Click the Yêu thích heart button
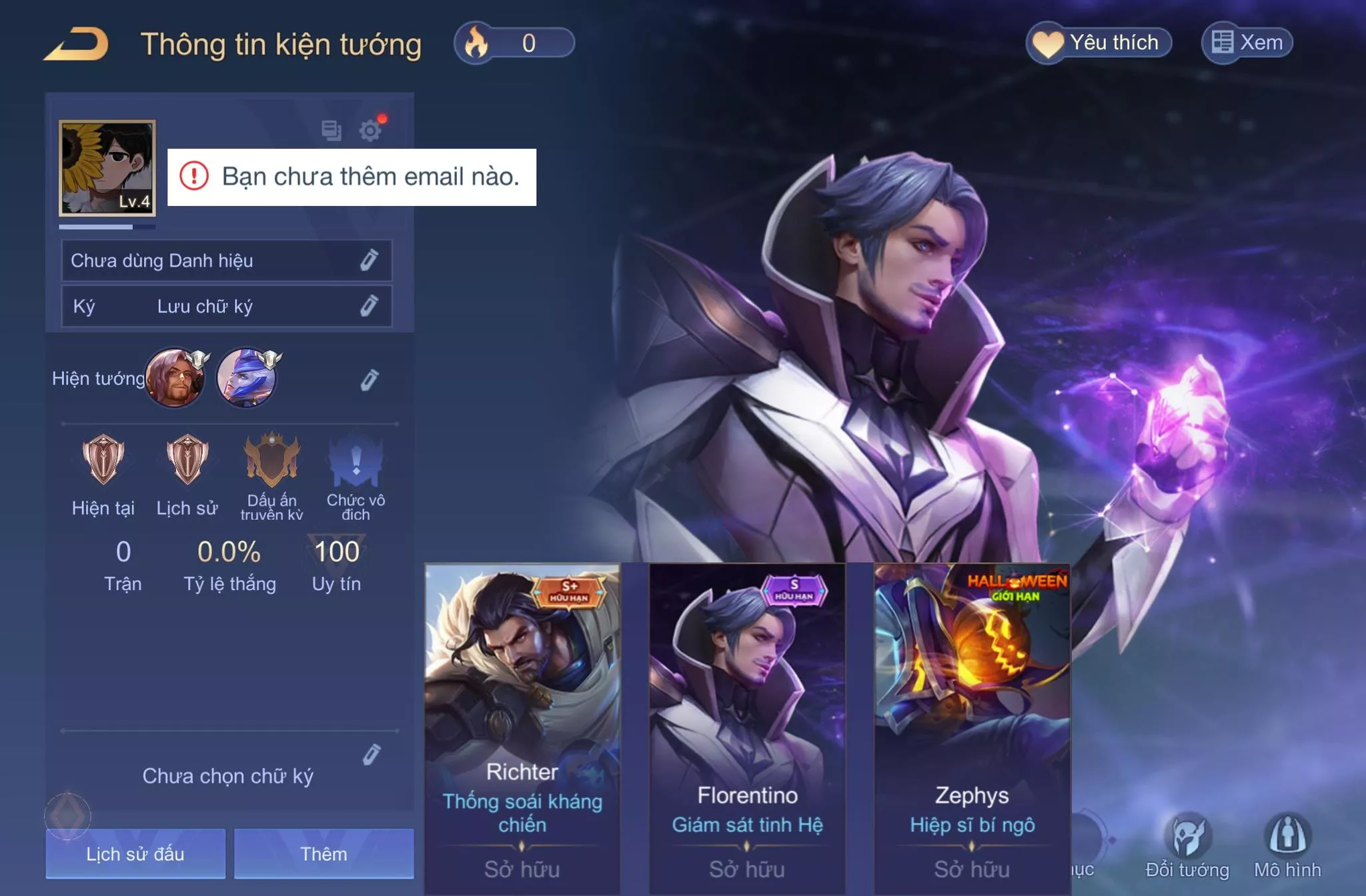1366x896 pixels. point(1099,43)
